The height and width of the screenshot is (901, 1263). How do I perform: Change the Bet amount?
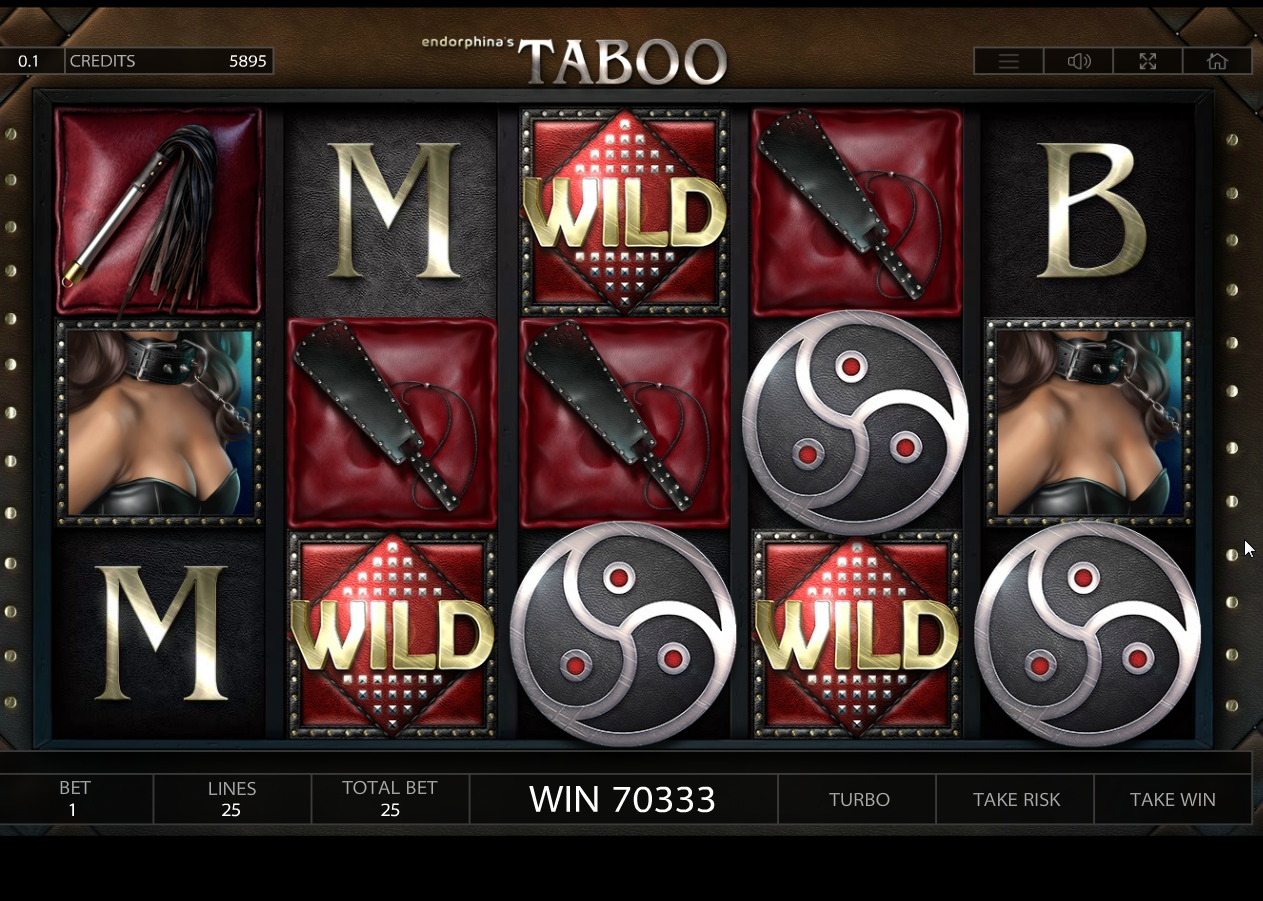tap(73, 799)
